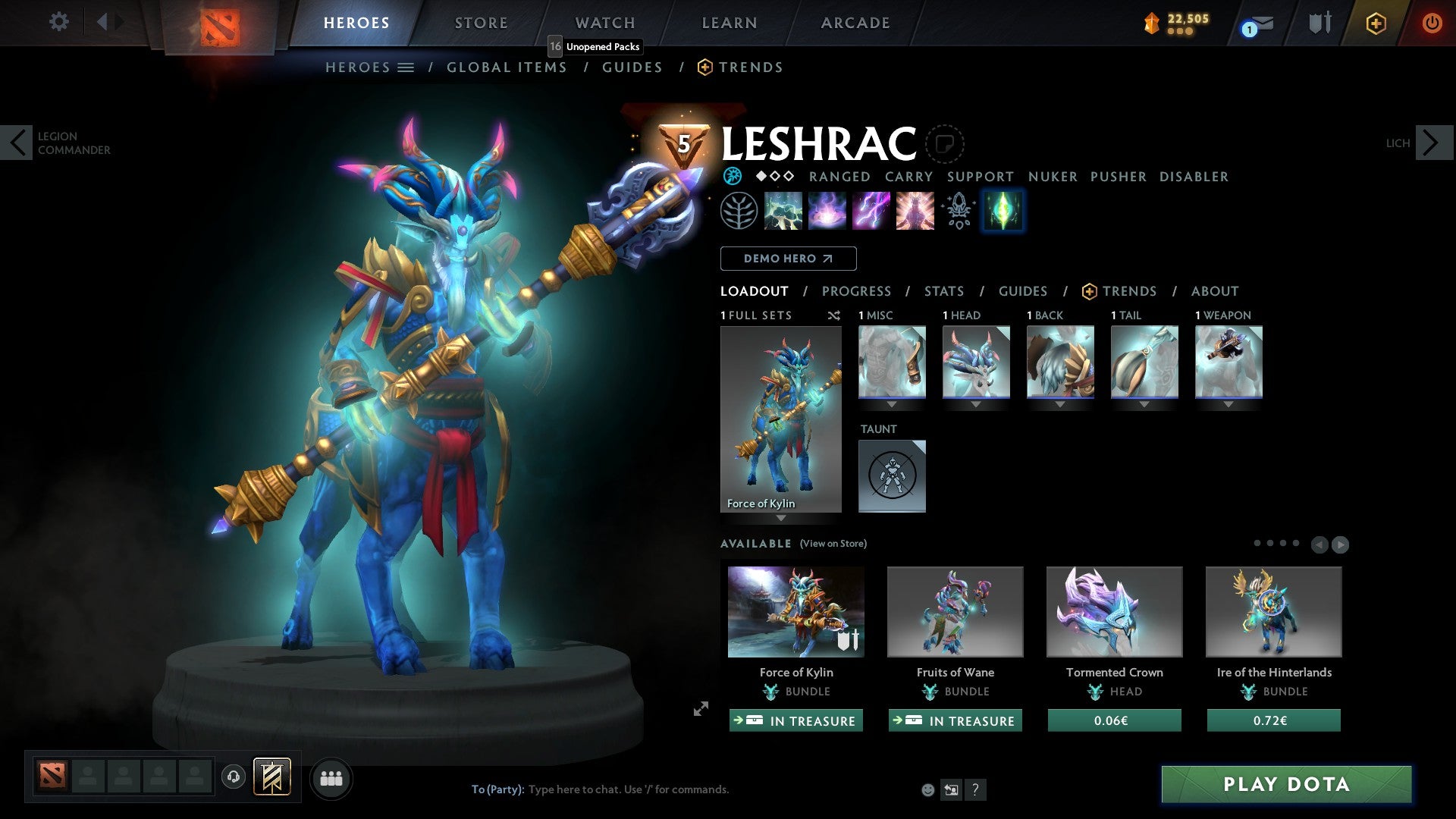Click the shard toggle next to hero name
The width and height of the screenshot is (1456, 819).
944,144
